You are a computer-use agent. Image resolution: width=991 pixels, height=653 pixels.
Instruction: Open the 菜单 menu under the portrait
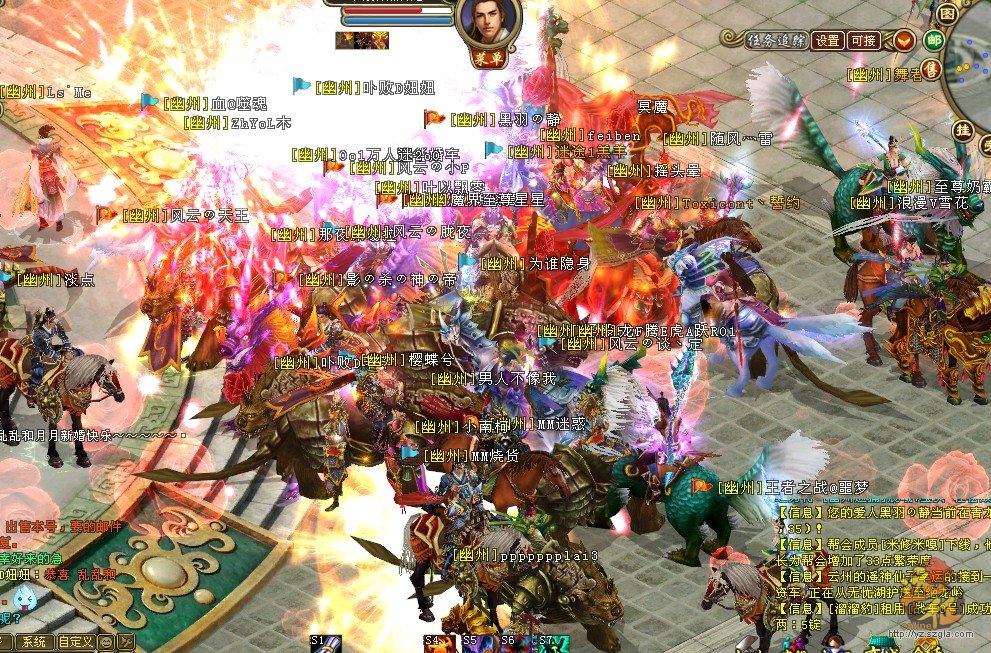click(x=487, y=59)
